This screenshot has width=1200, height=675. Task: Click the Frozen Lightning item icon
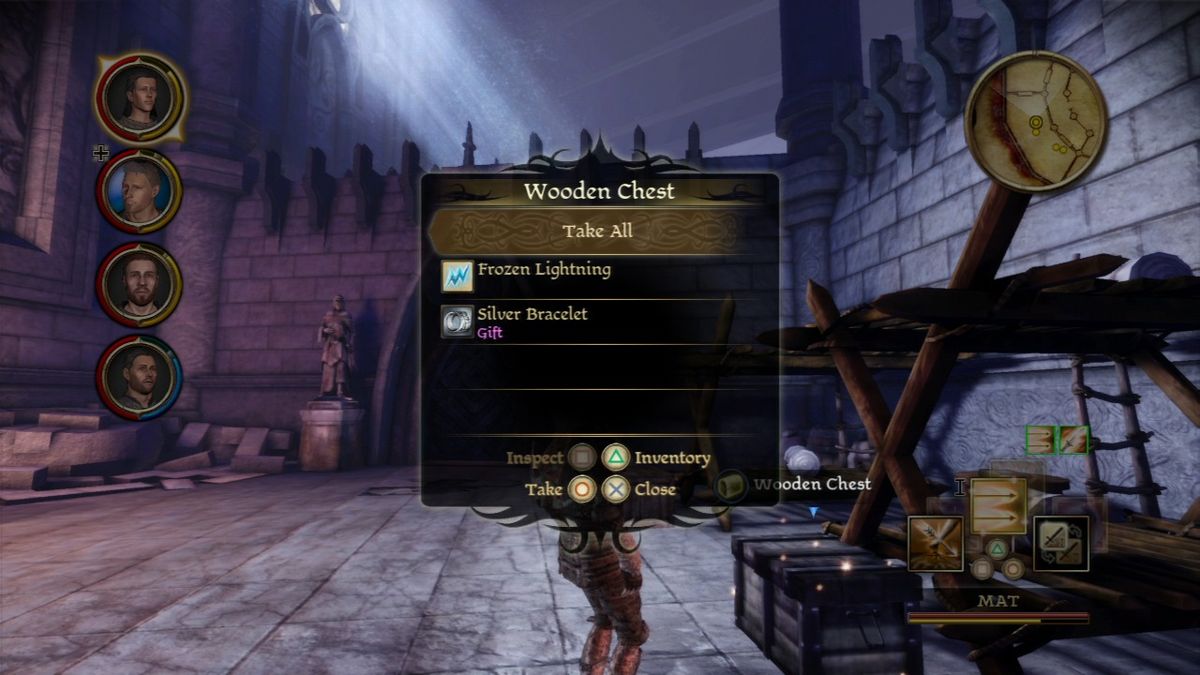click(457, 276)
